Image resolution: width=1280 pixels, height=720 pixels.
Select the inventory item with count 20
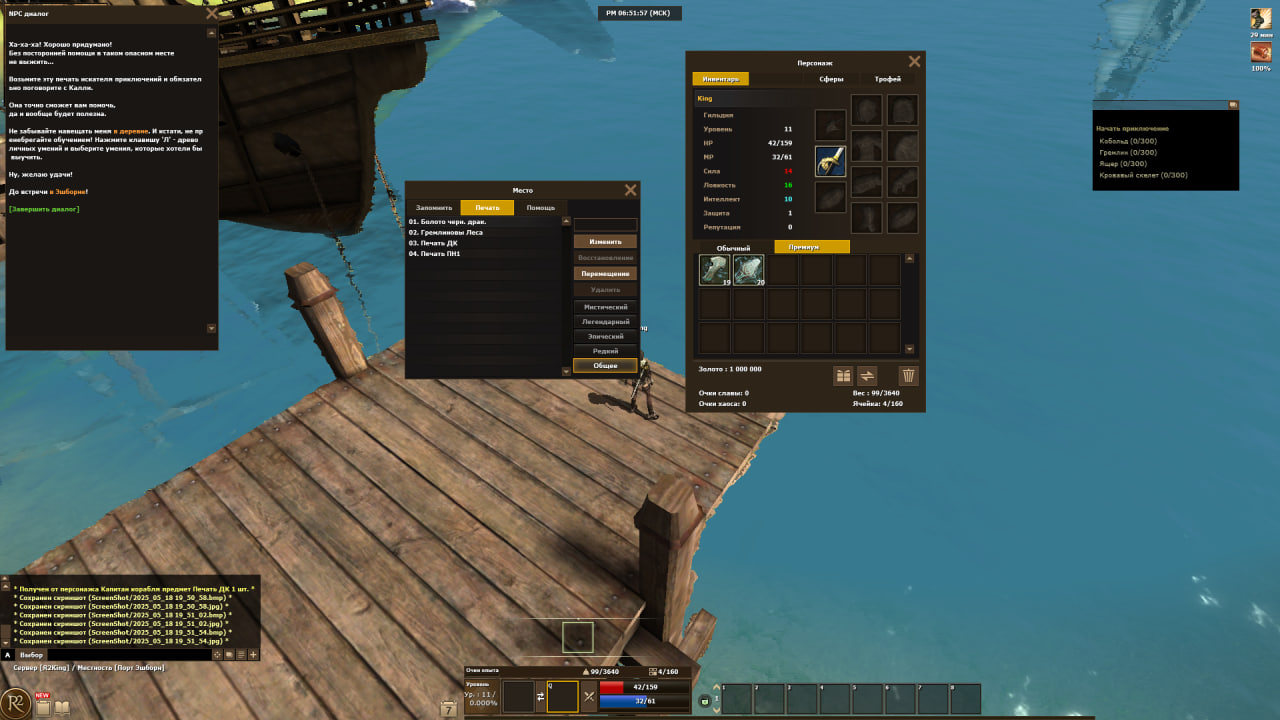[748, 270]
